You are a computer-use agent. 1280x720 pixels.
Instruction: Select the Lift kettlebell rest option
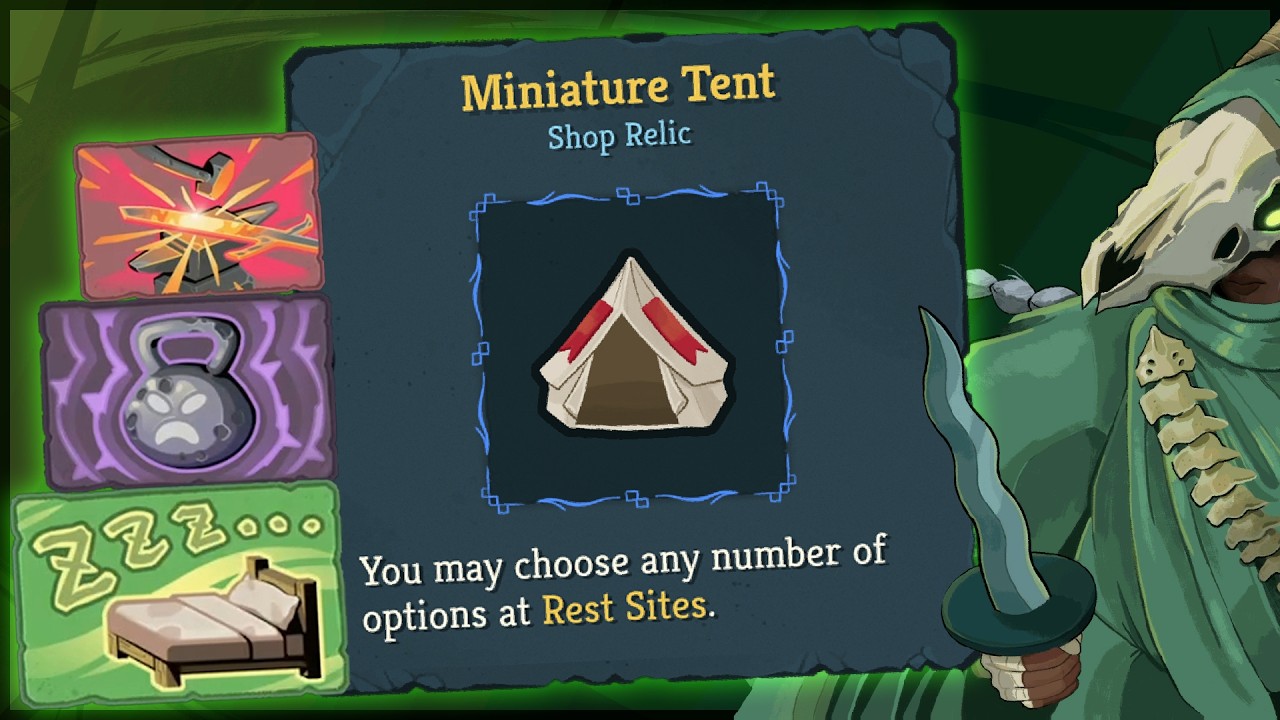point(187,390)
